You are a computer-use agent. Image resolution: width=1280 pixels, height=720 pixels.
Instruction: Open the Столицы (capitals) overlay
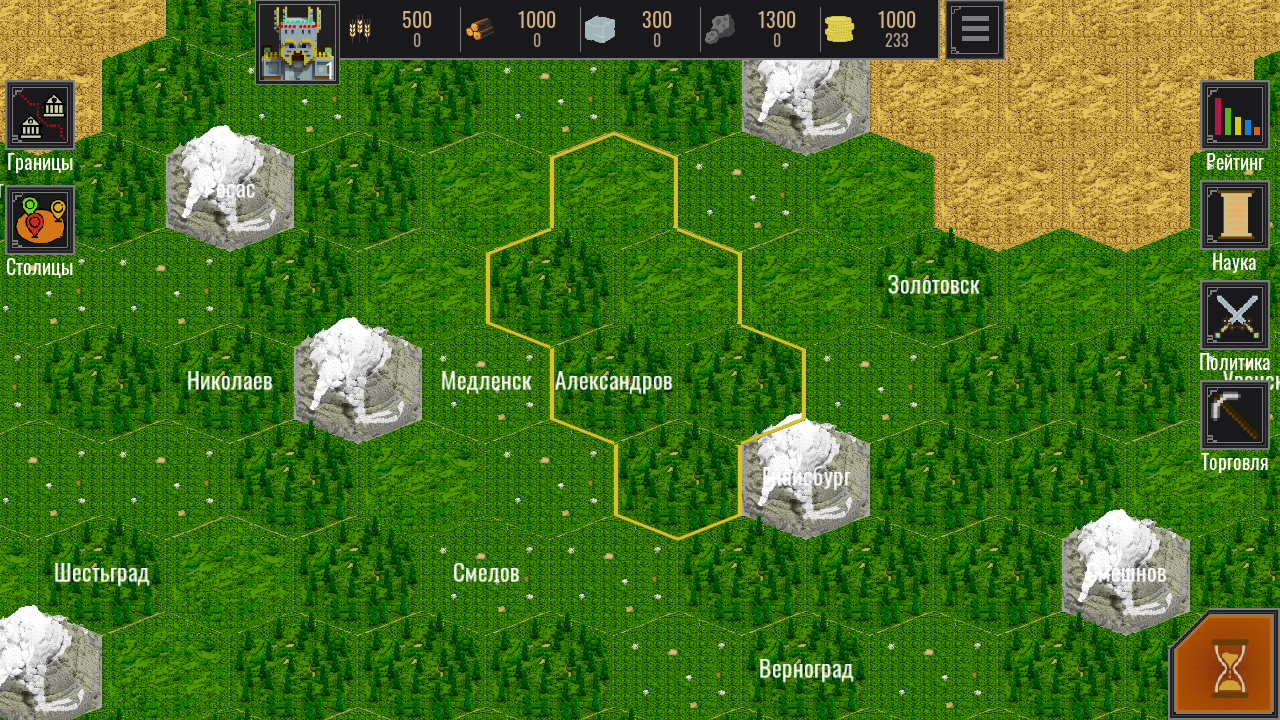[x=40, y=220]
